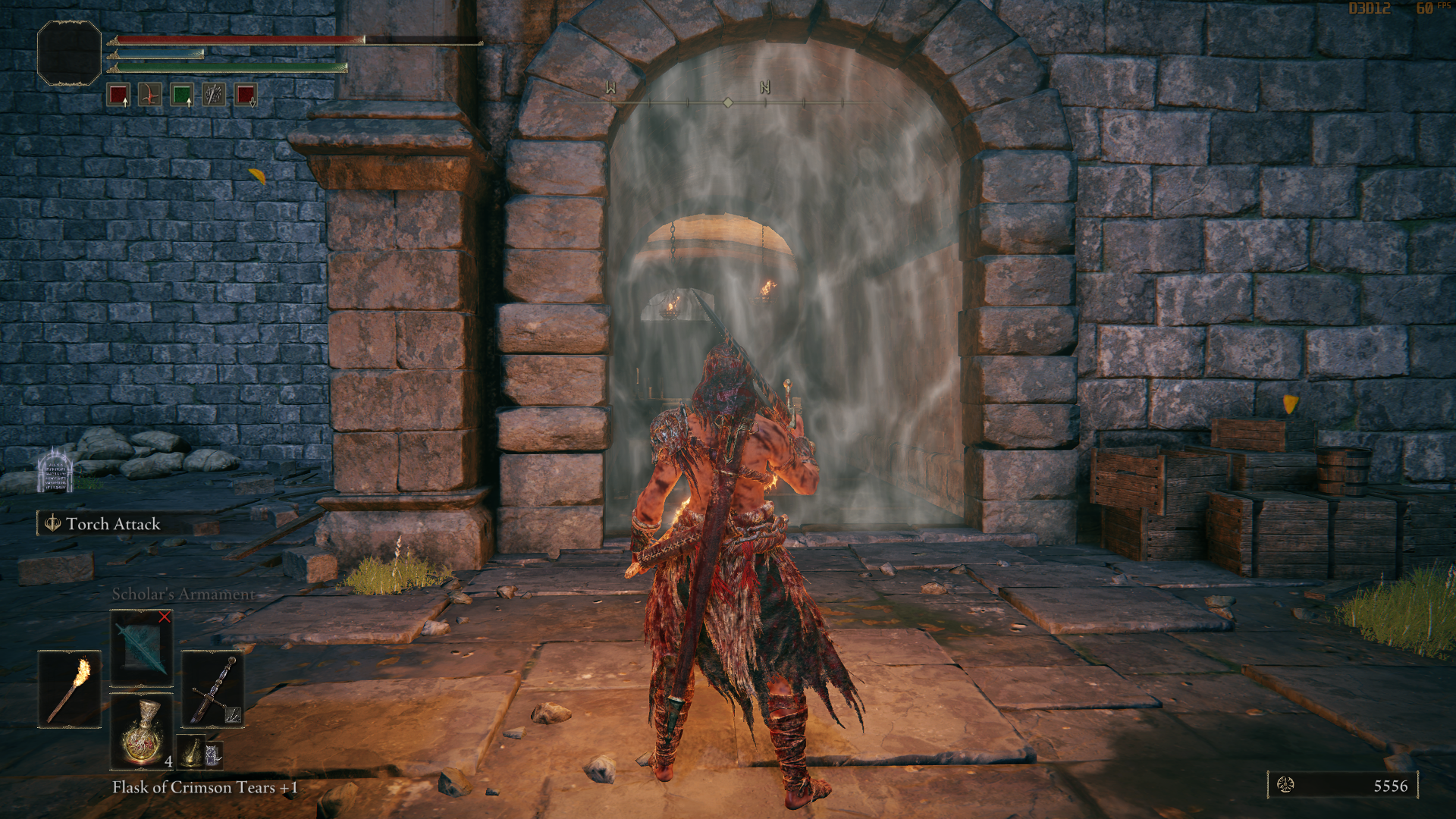
Task: Click the Torch Attack prompt text
Action: coord(112,523)
